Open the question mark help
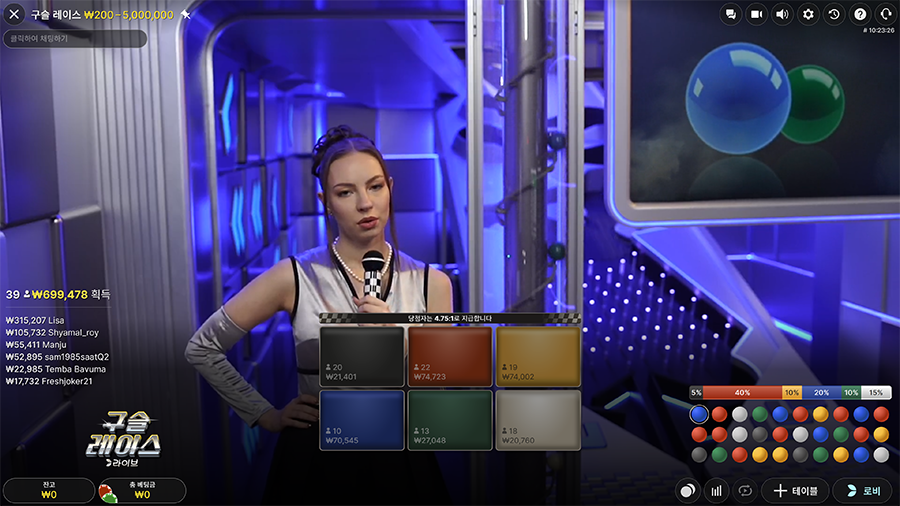This screenshot has width=900, height=506. (x=860, y=14)
